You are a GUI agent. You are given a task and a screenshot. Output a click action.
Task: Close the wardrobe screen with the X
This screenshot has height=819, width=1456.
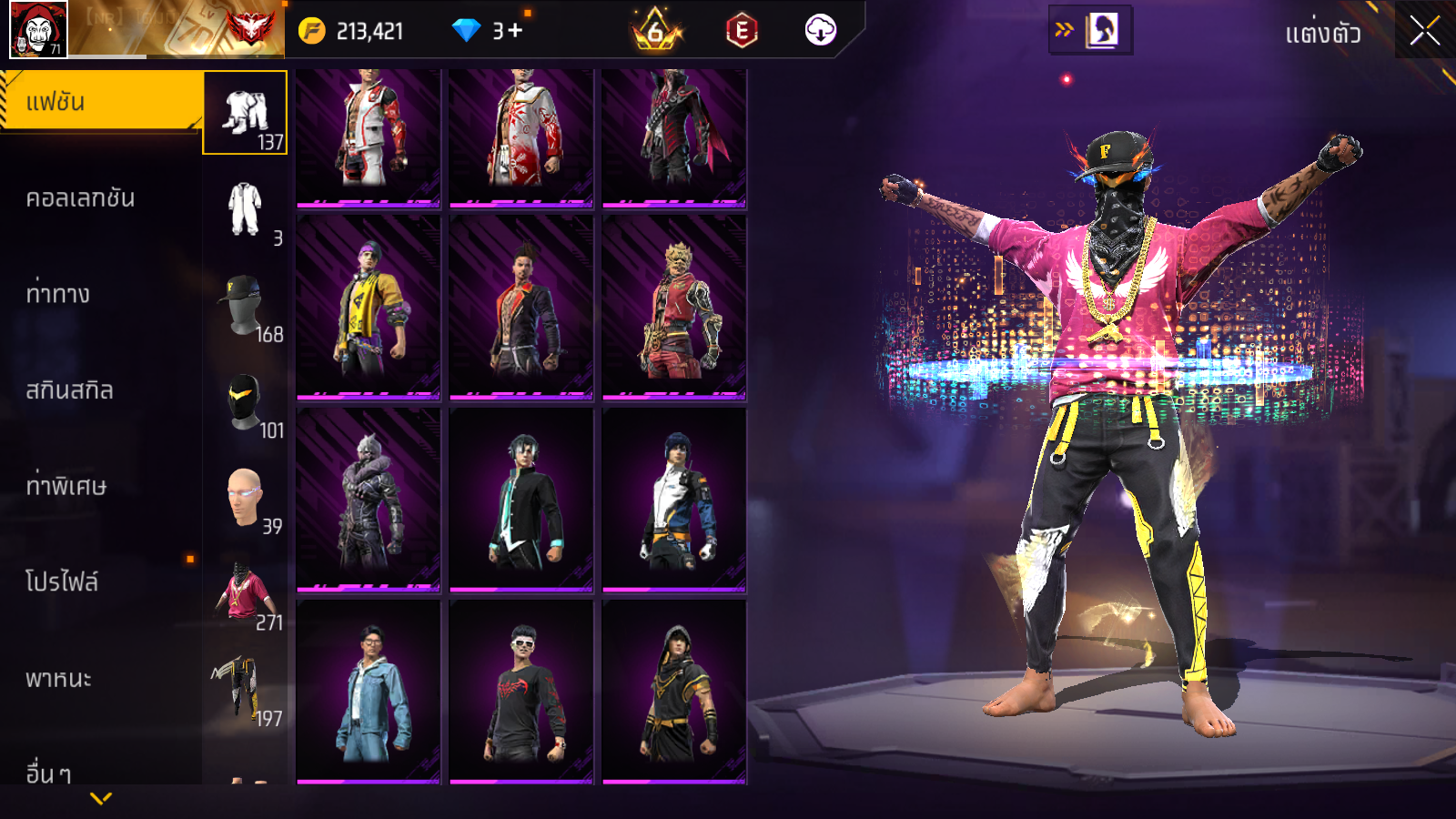point(1424,32)
